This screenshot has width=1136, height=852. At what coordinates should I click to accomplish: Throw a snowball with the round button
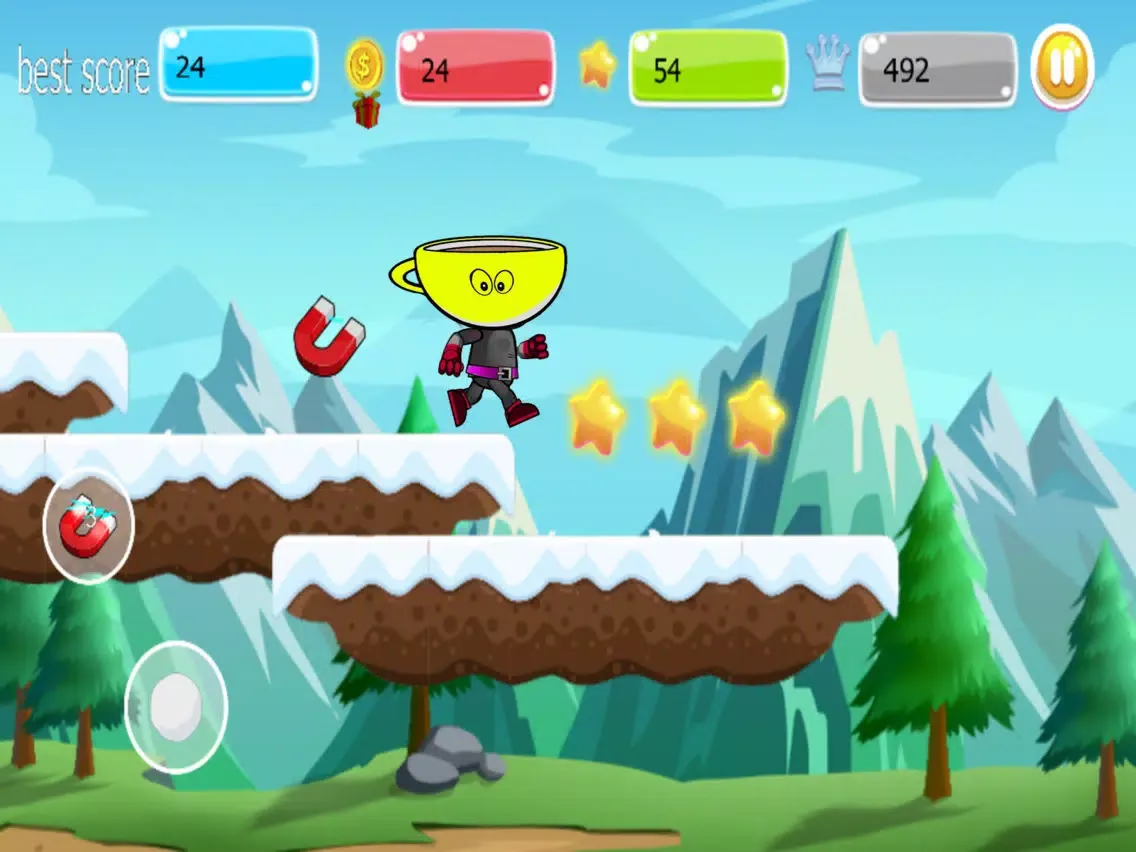[x=176, y=707]
